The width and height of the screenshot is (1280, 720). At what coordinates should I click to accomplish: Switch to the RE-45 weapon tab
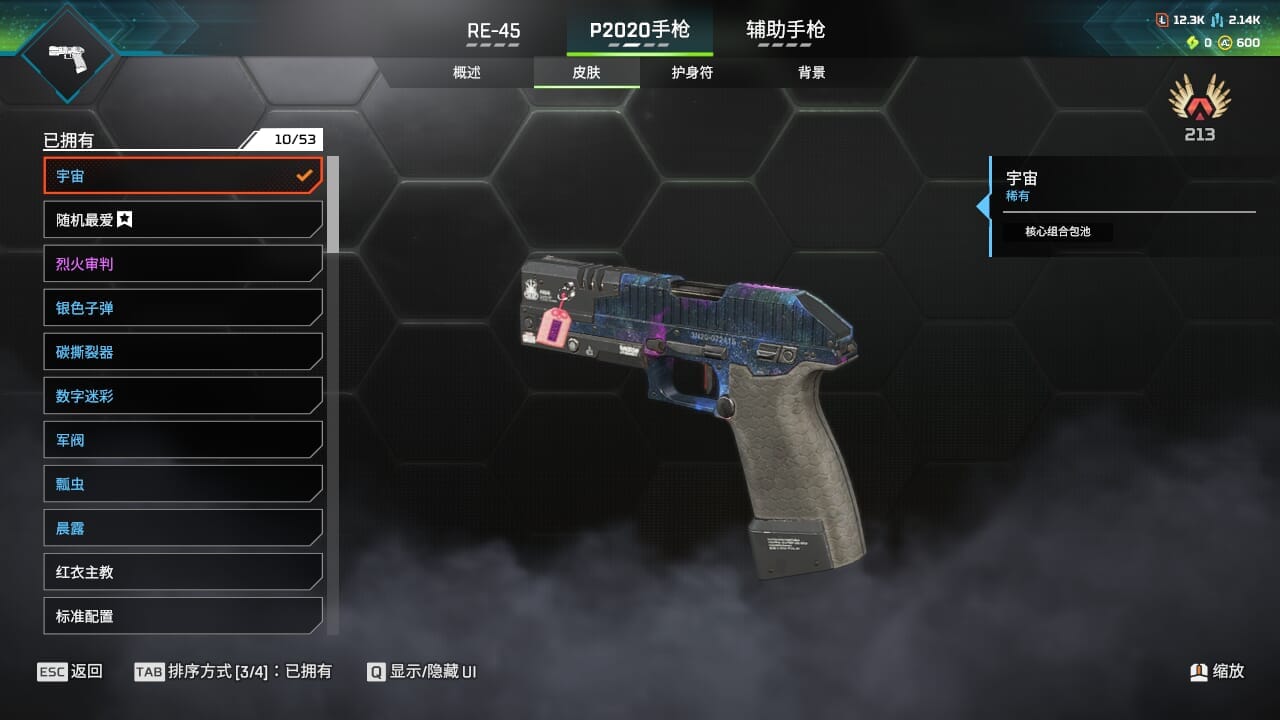coord(493,31)
